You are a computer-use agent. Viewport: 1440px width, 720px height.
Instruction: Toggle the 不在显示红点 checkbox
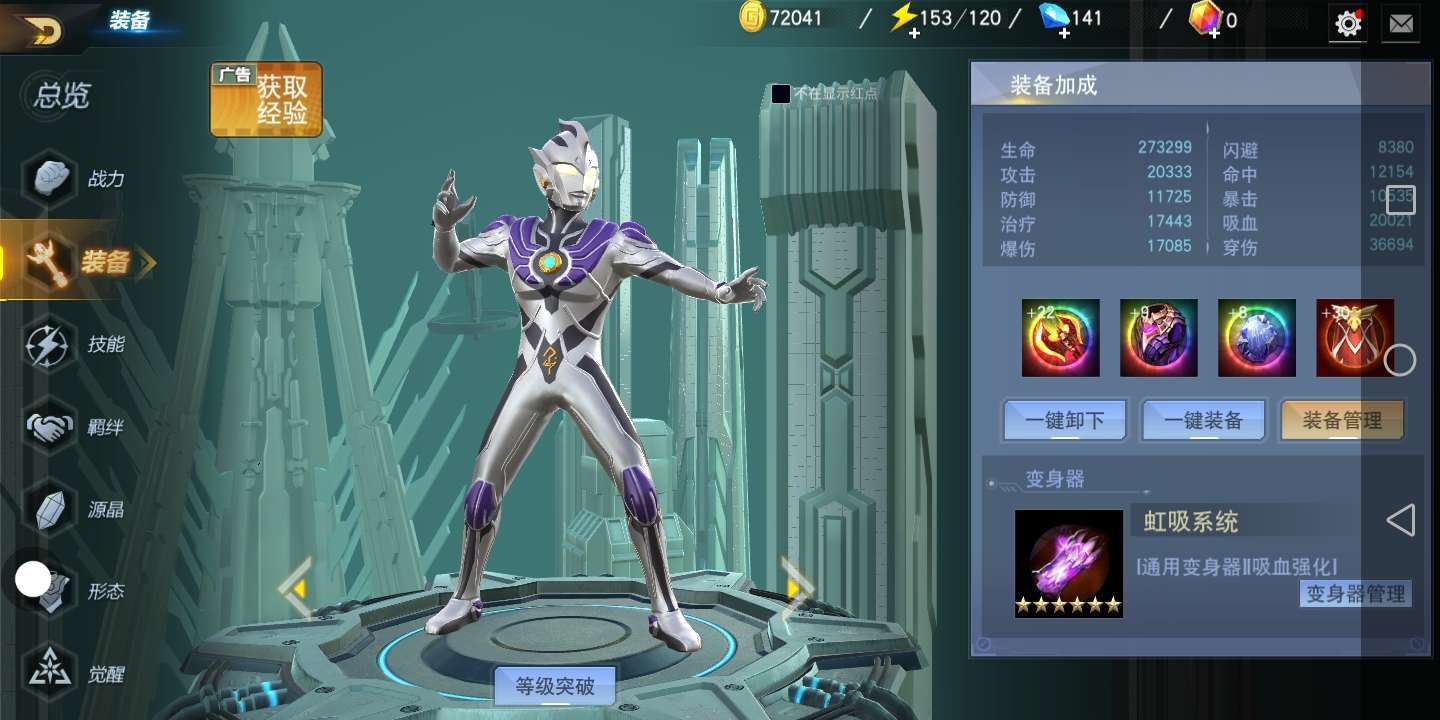tap(781, 94)
